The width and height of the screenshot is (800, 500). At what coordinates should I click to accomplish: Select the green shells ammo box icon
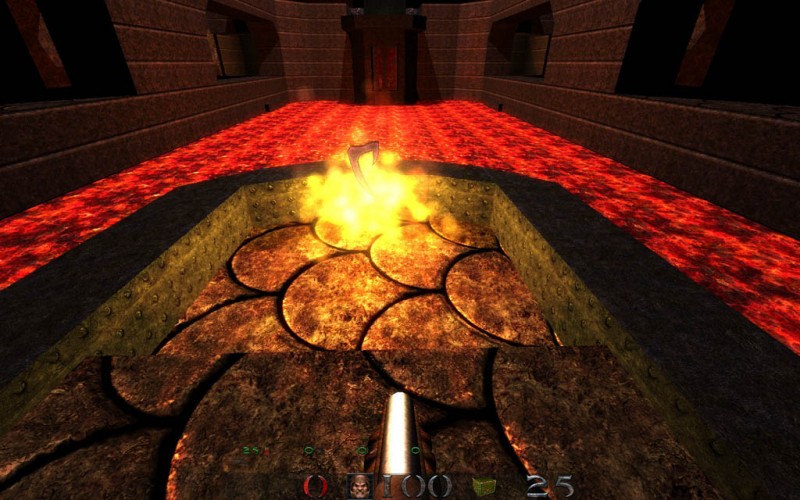coord(485,487)
